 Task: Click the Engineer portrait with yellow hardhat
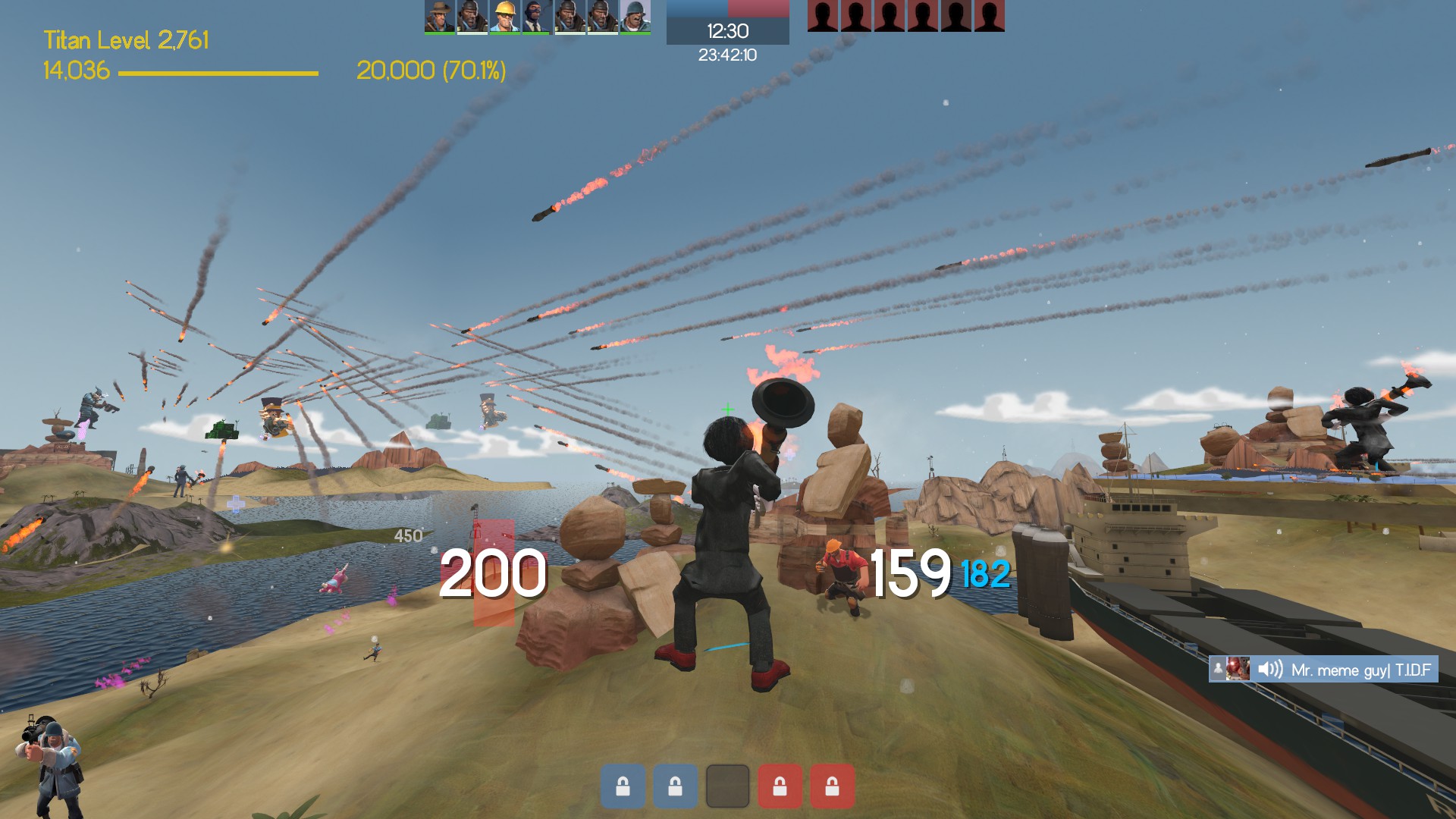[504, 16]
